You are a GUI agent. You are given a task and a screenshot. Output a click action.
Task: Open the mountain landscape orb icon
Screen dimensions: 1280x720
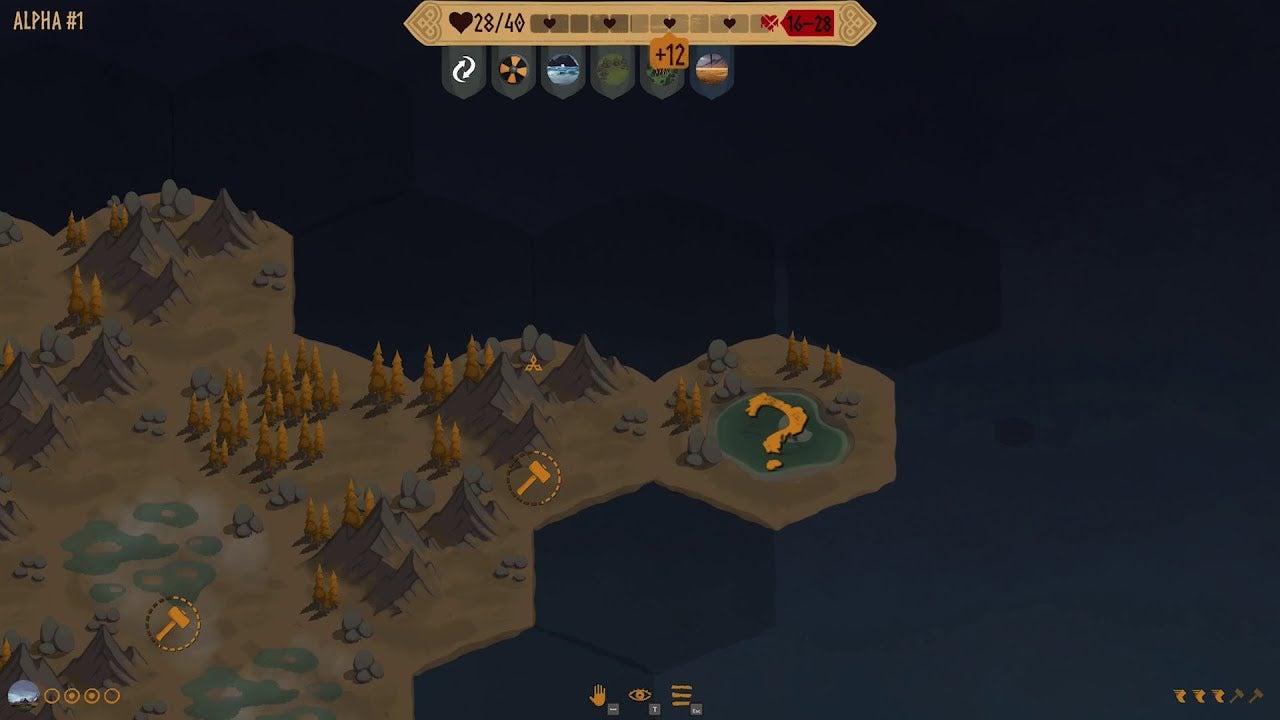(22, 695)
